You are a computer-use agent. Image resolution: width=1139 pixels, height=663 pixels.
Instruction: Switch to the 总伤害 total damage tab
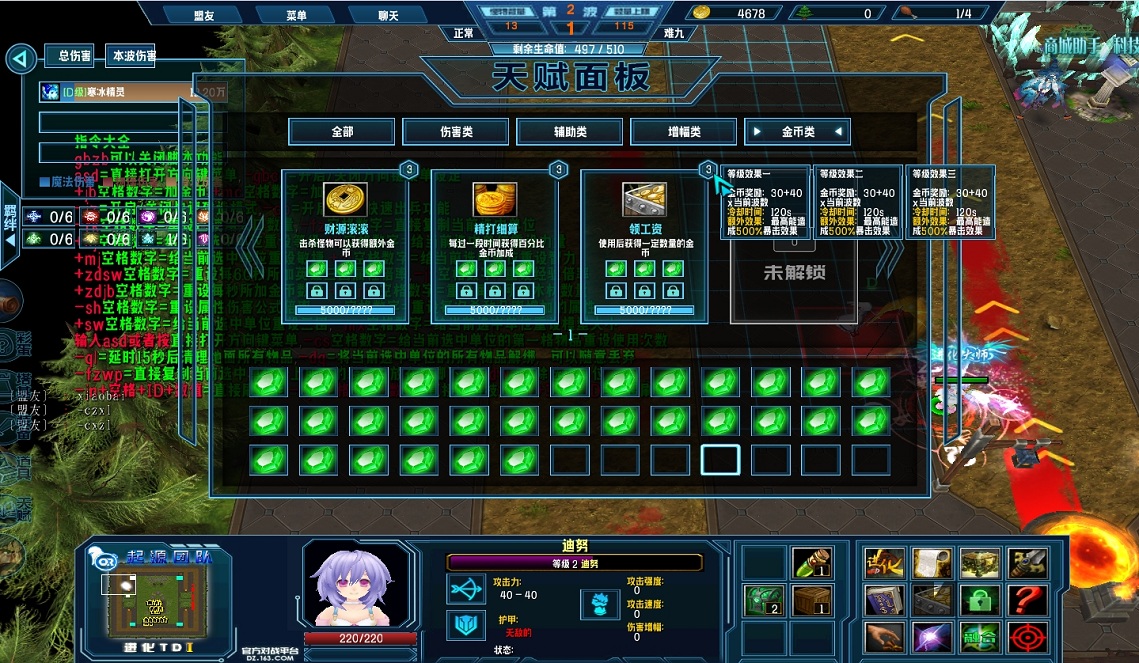coord(75,56)
